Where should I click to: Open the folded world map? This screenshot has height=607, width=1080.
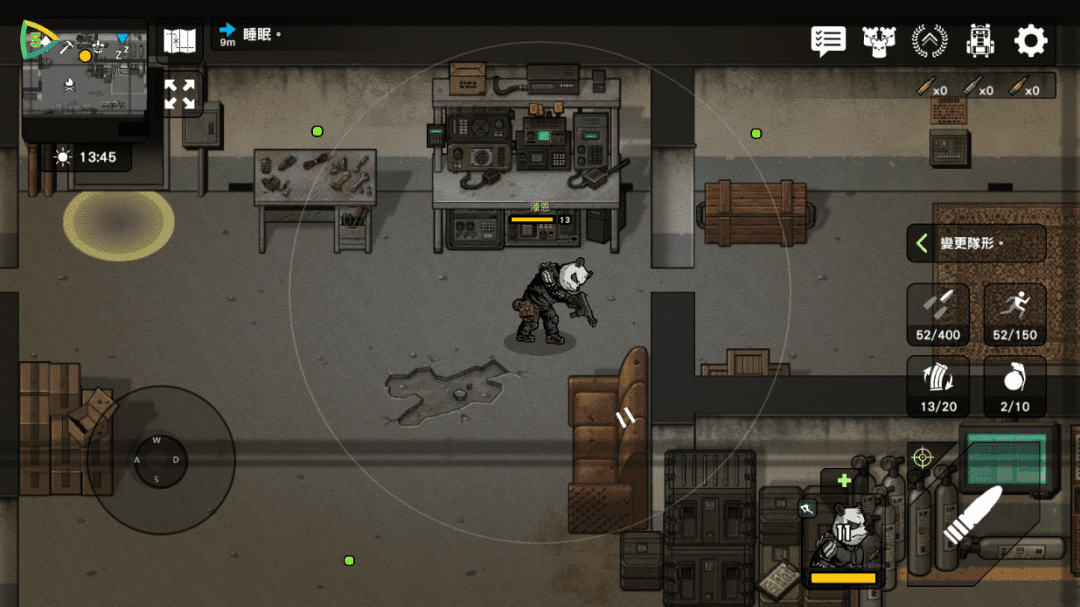(180, 41)
